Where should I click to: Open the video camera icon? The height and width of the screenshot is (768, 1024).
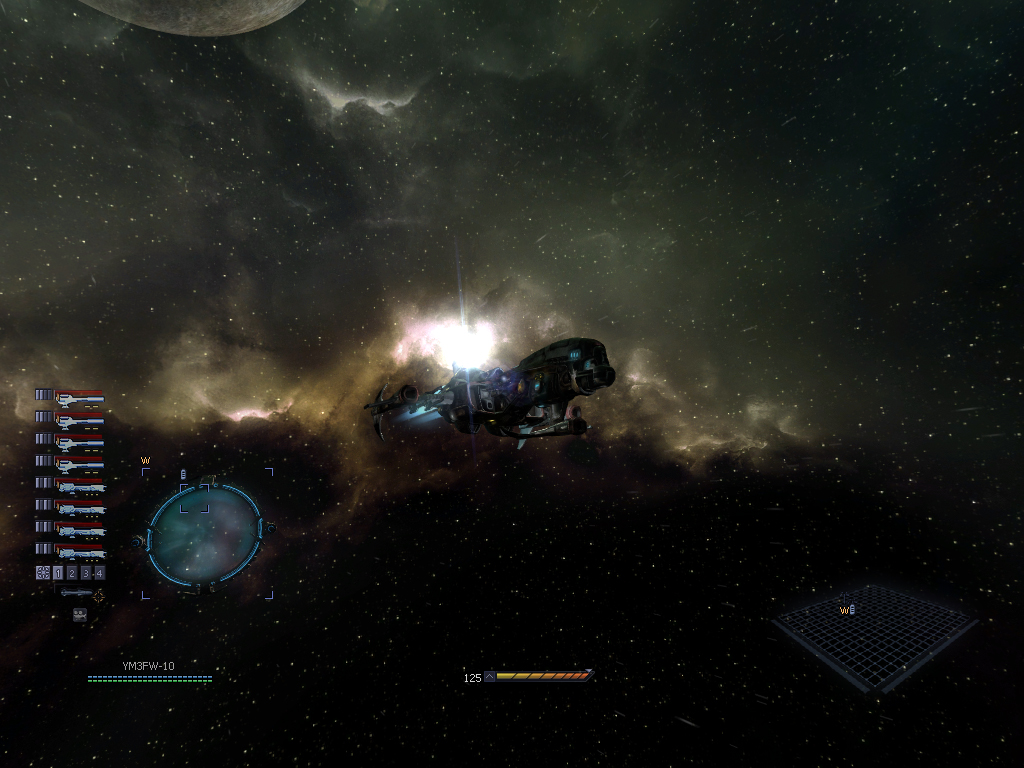pyautogui.click(x=80, y=615)
